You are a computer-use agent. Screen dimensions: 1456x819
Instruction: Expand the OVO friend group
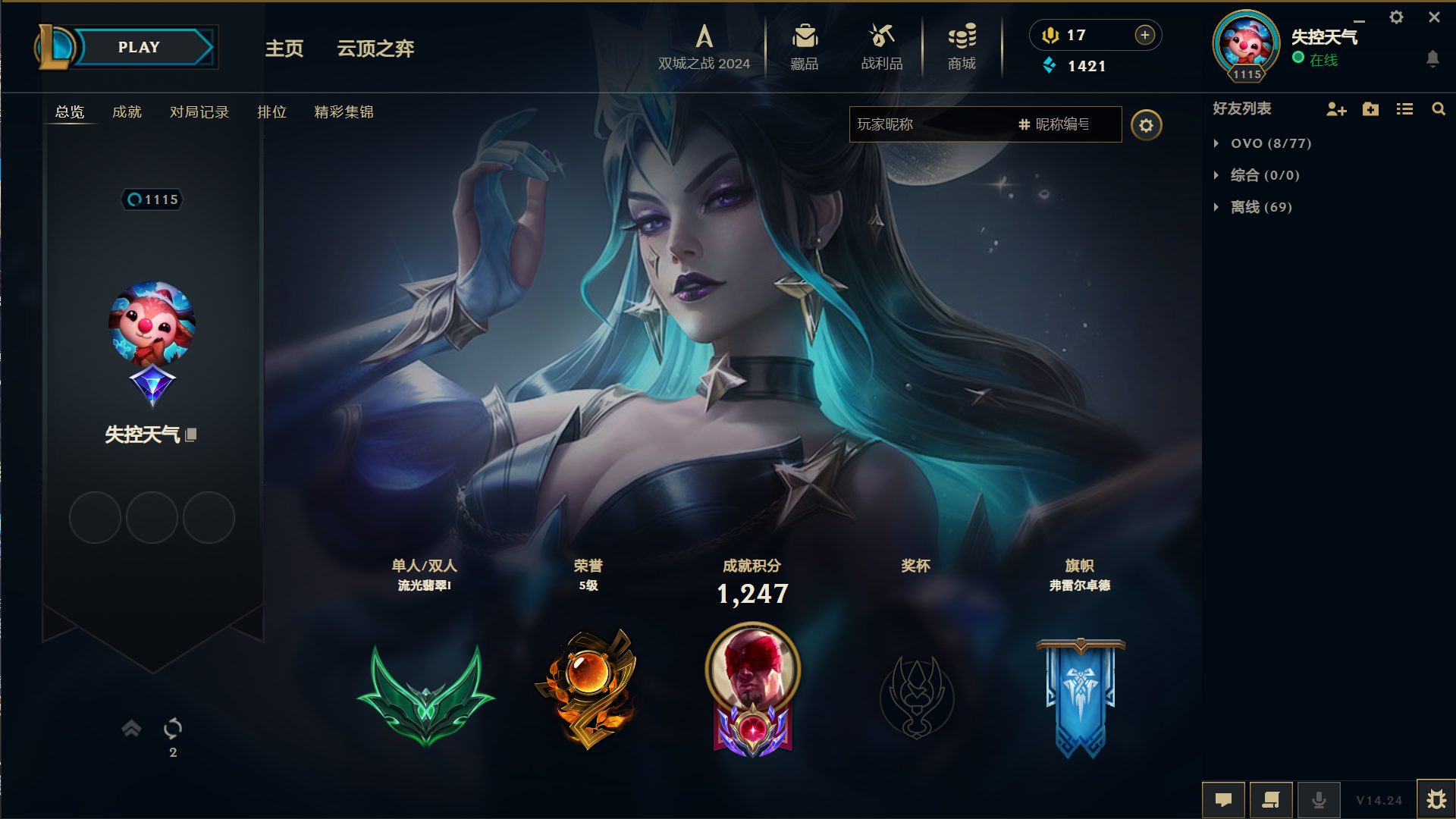[x=1270, y=143]
